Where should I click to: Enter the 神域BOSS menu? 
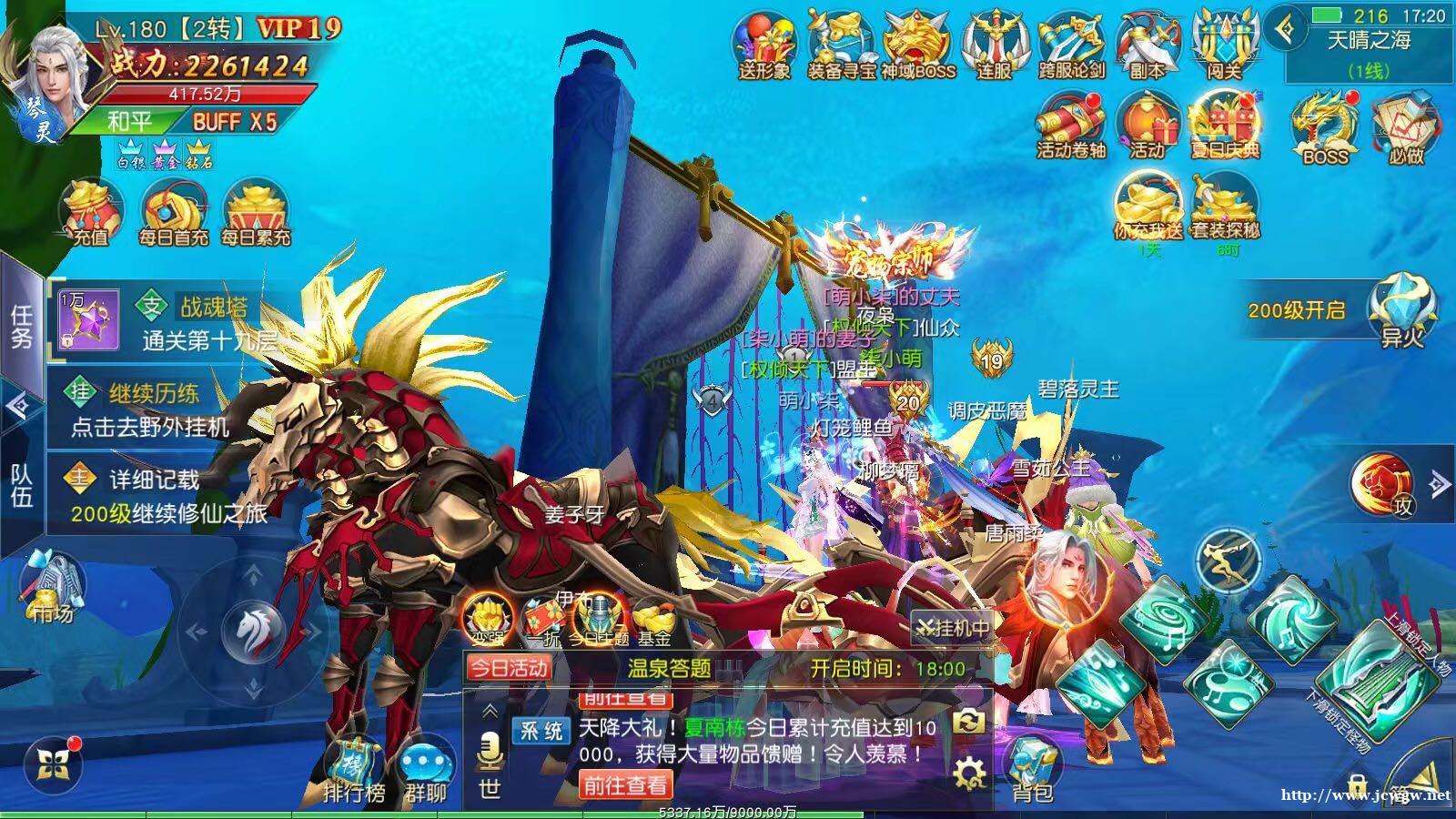pyautogui.click(x=917, y=44)
